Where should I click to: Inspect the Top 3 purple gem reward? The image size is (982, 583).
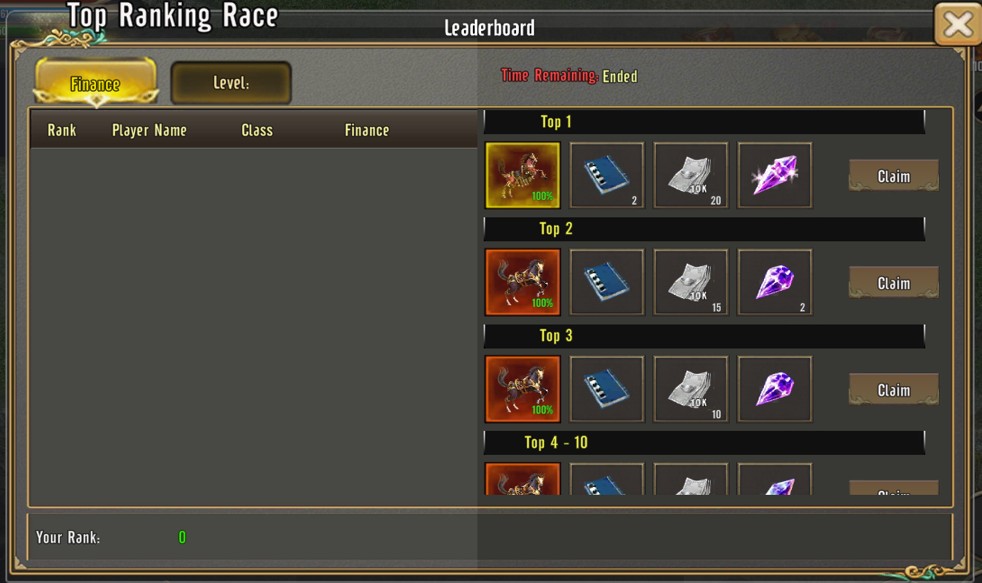(775, 389)
